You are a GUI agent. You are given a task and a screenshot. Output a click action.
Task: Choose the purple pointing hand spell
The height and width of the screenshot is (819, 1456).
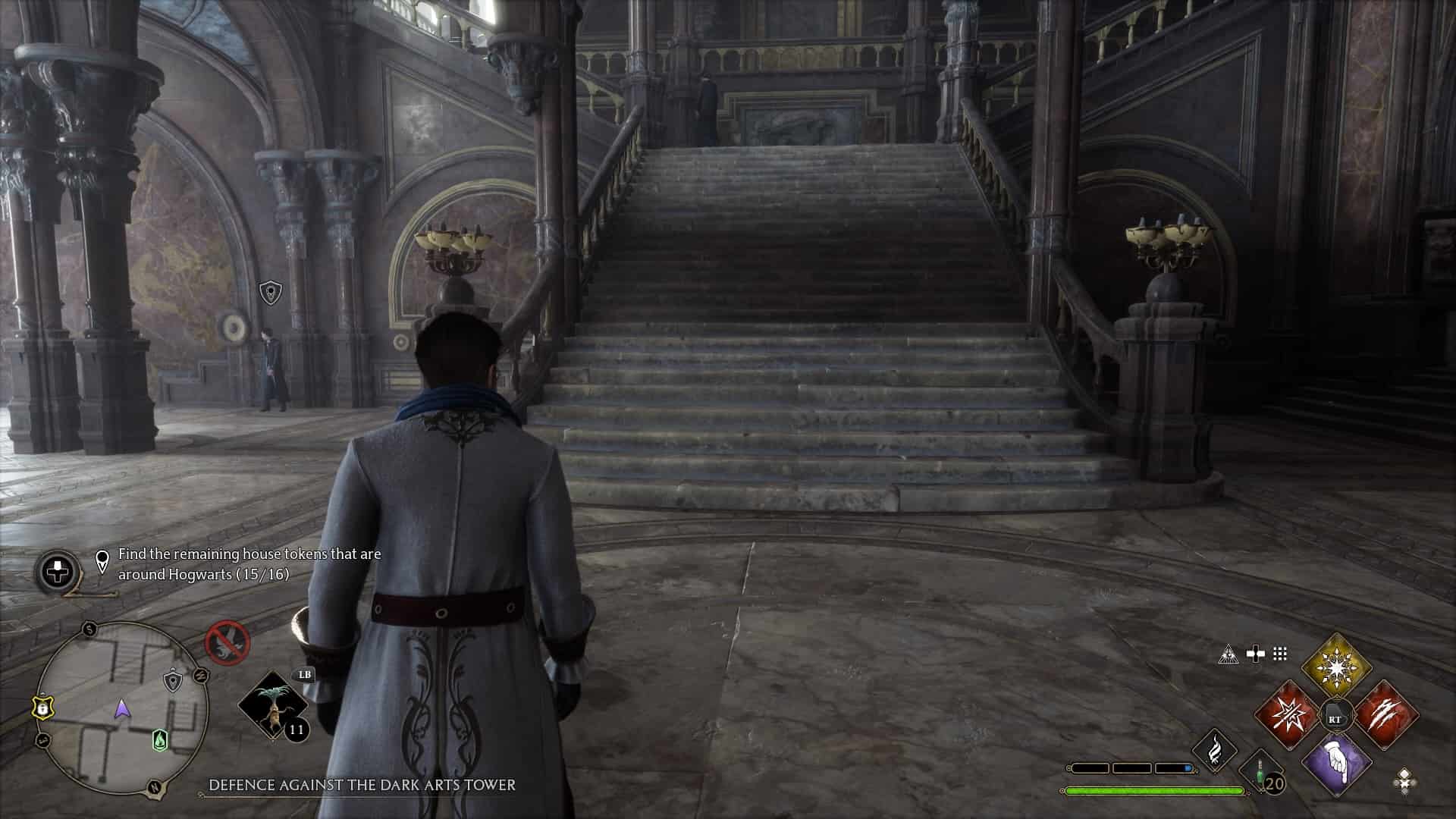point(1336,764)
